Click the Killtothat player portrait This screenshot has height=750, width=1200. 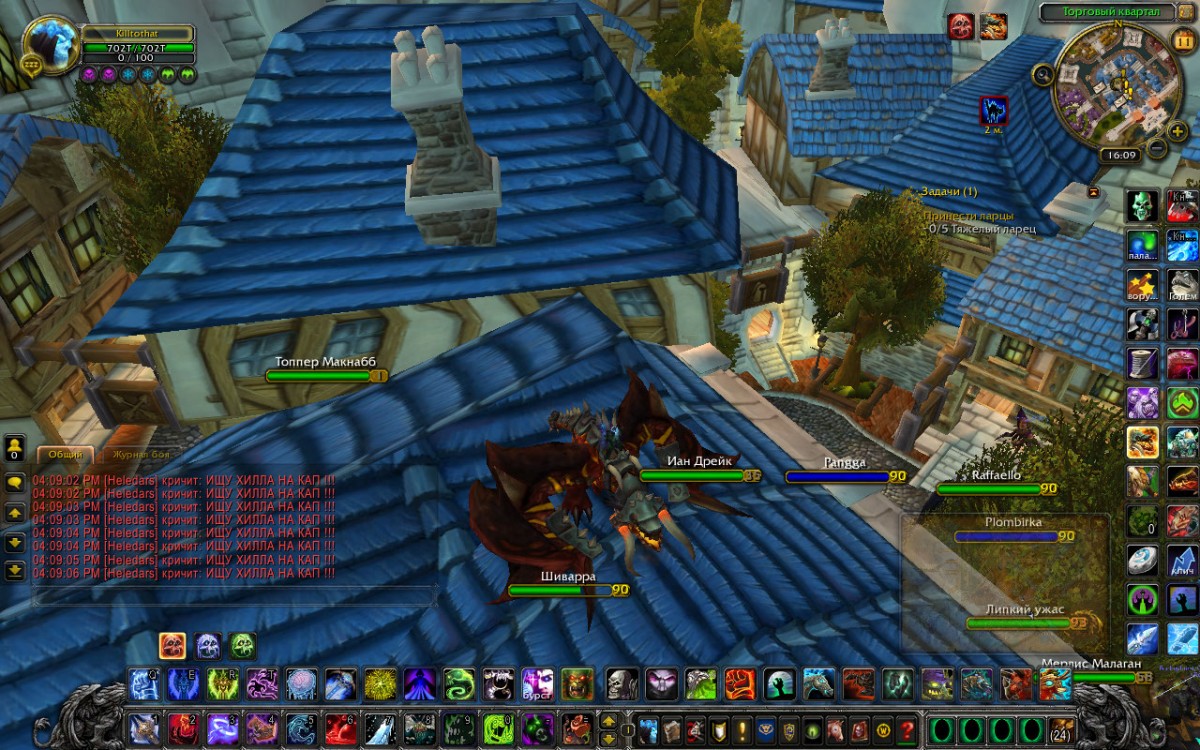pos(52,44)
